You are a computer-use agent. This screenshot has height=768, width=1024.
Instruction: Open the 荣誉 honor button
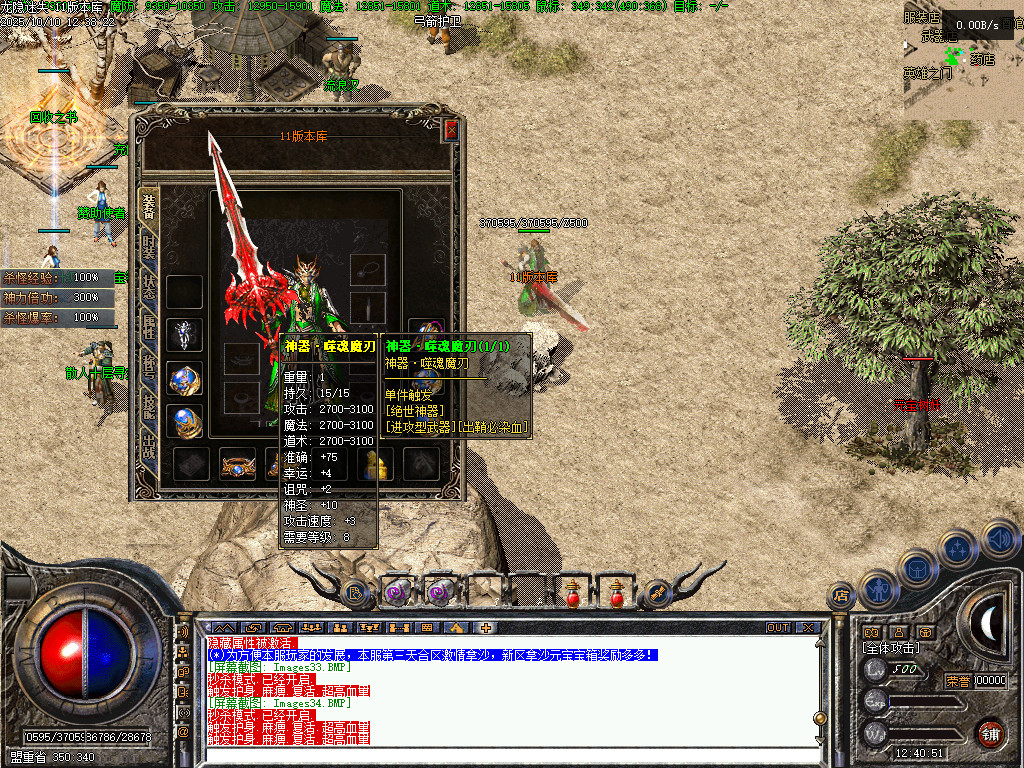tap(958, 681)
